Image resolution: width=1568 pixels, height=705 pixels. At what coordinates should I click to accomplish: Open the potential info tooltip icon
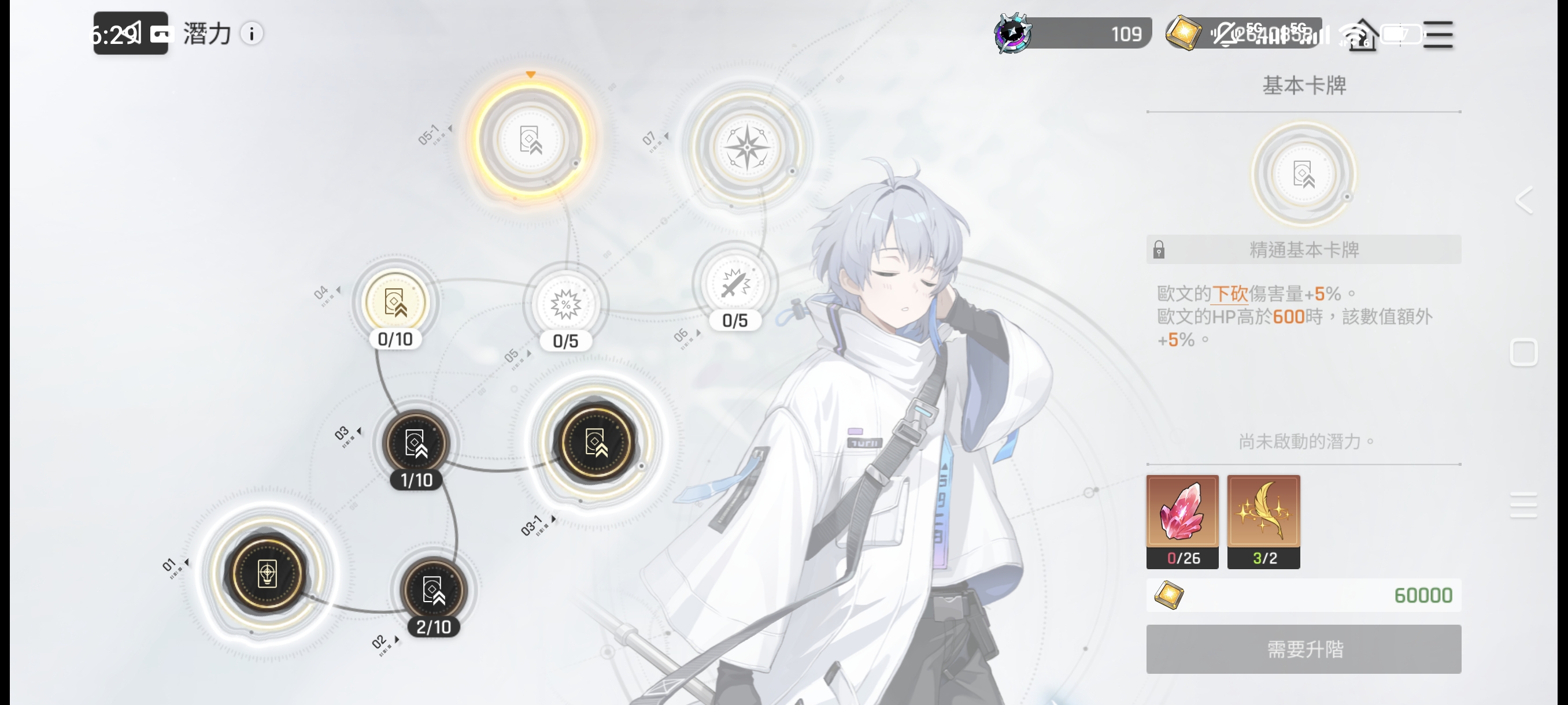pos(252,34)
